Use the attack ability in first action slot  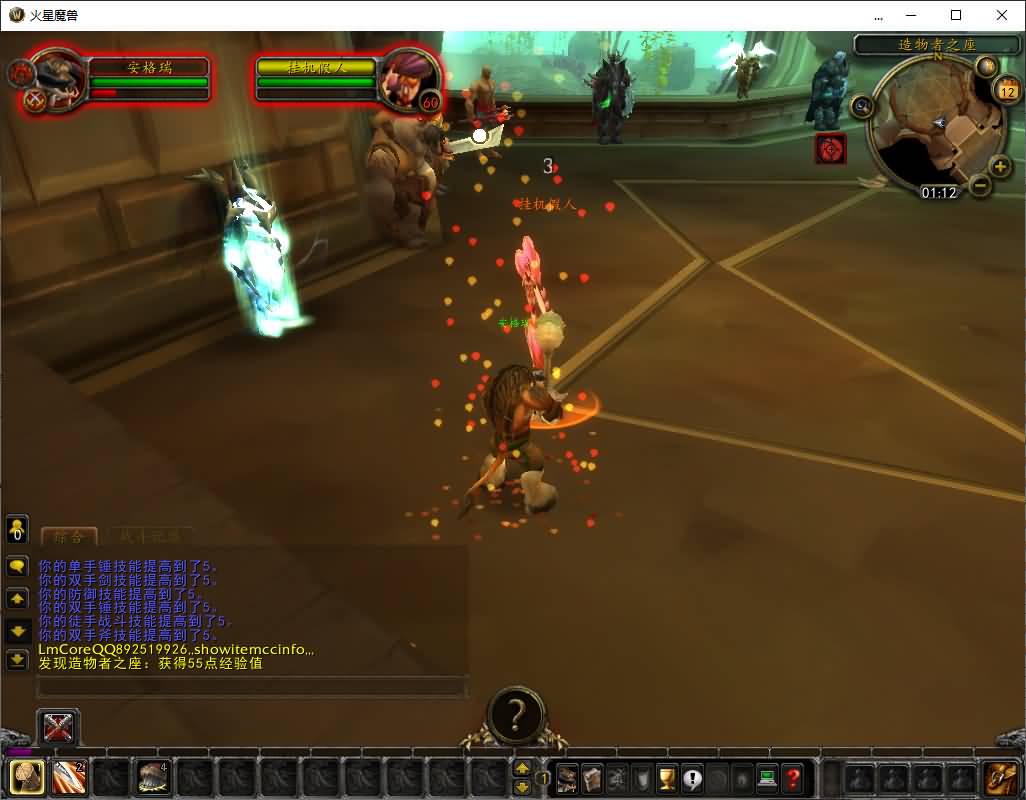coord(27,777)
